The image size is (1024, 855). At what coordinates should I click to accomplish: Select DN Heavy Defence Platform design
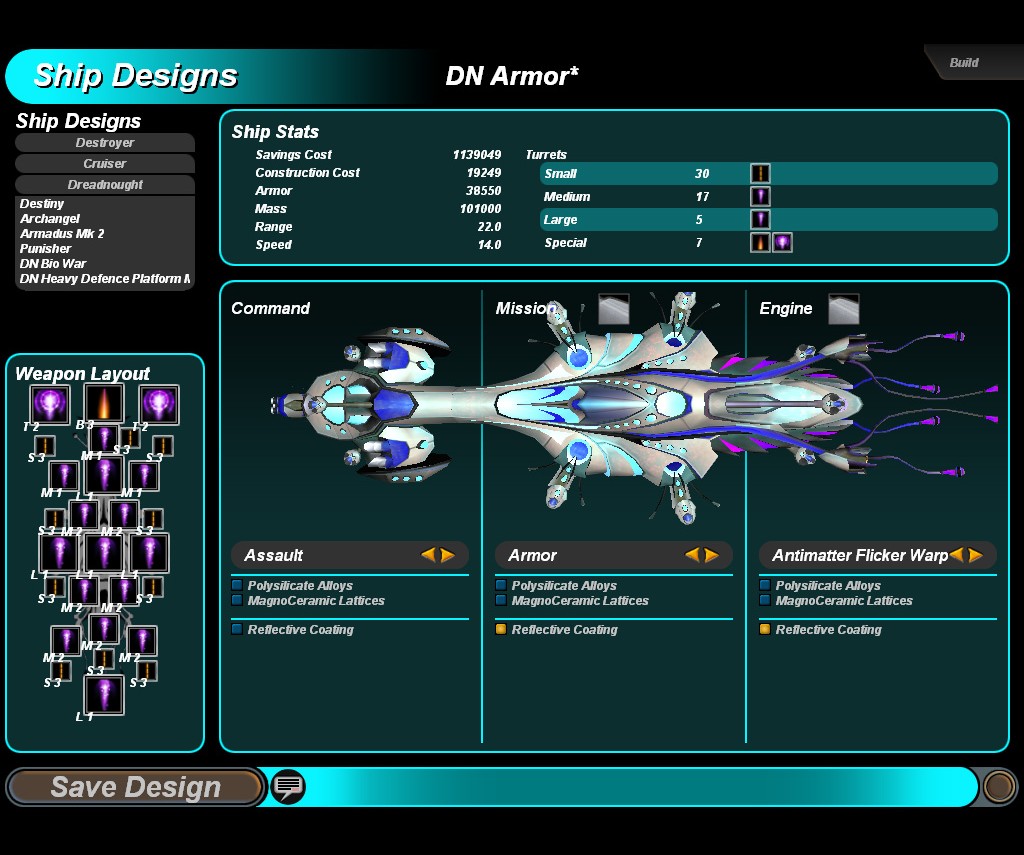[105, 279]
